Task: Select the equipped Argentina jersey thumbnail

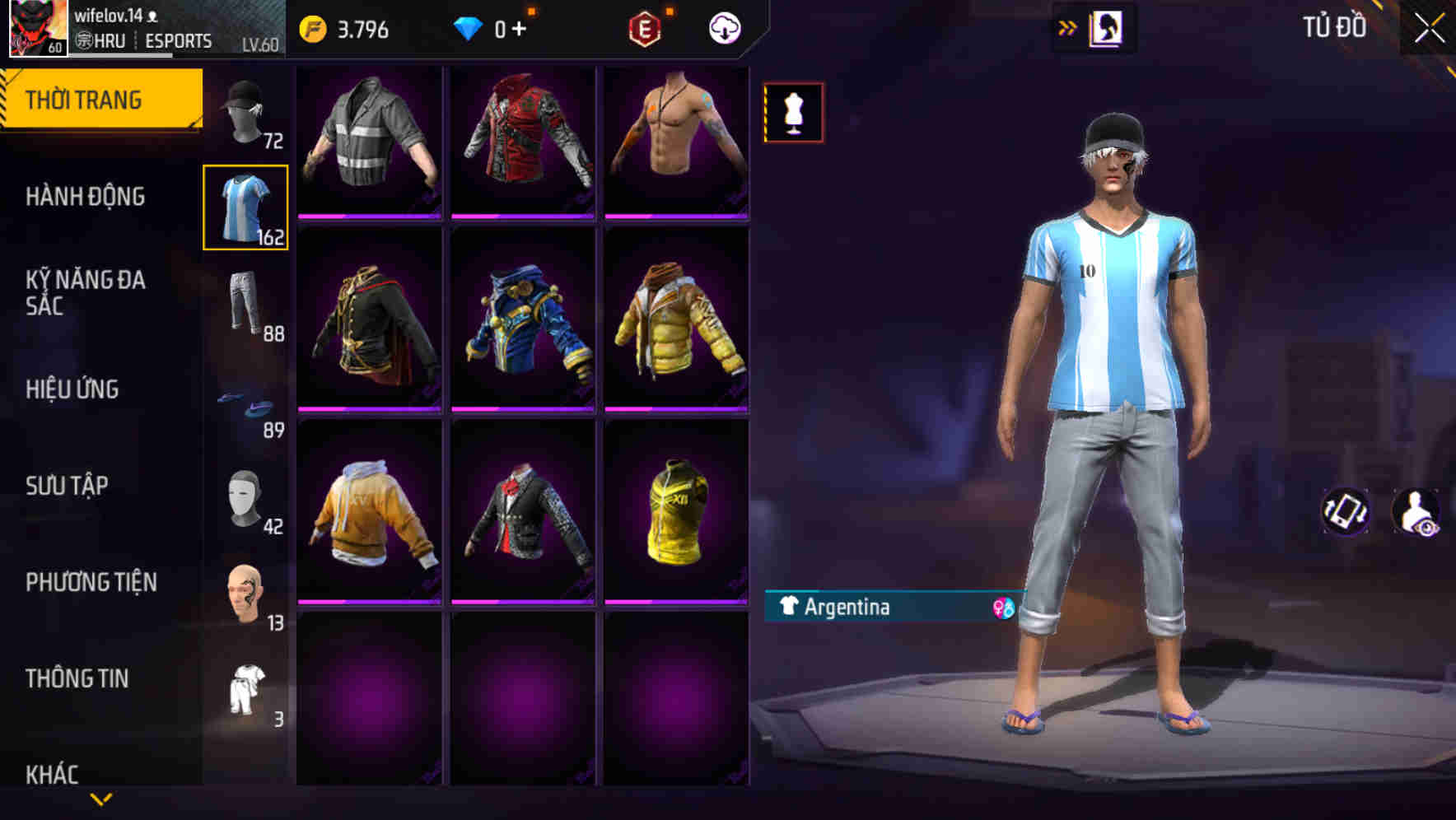Action: (x=245, y=206)
